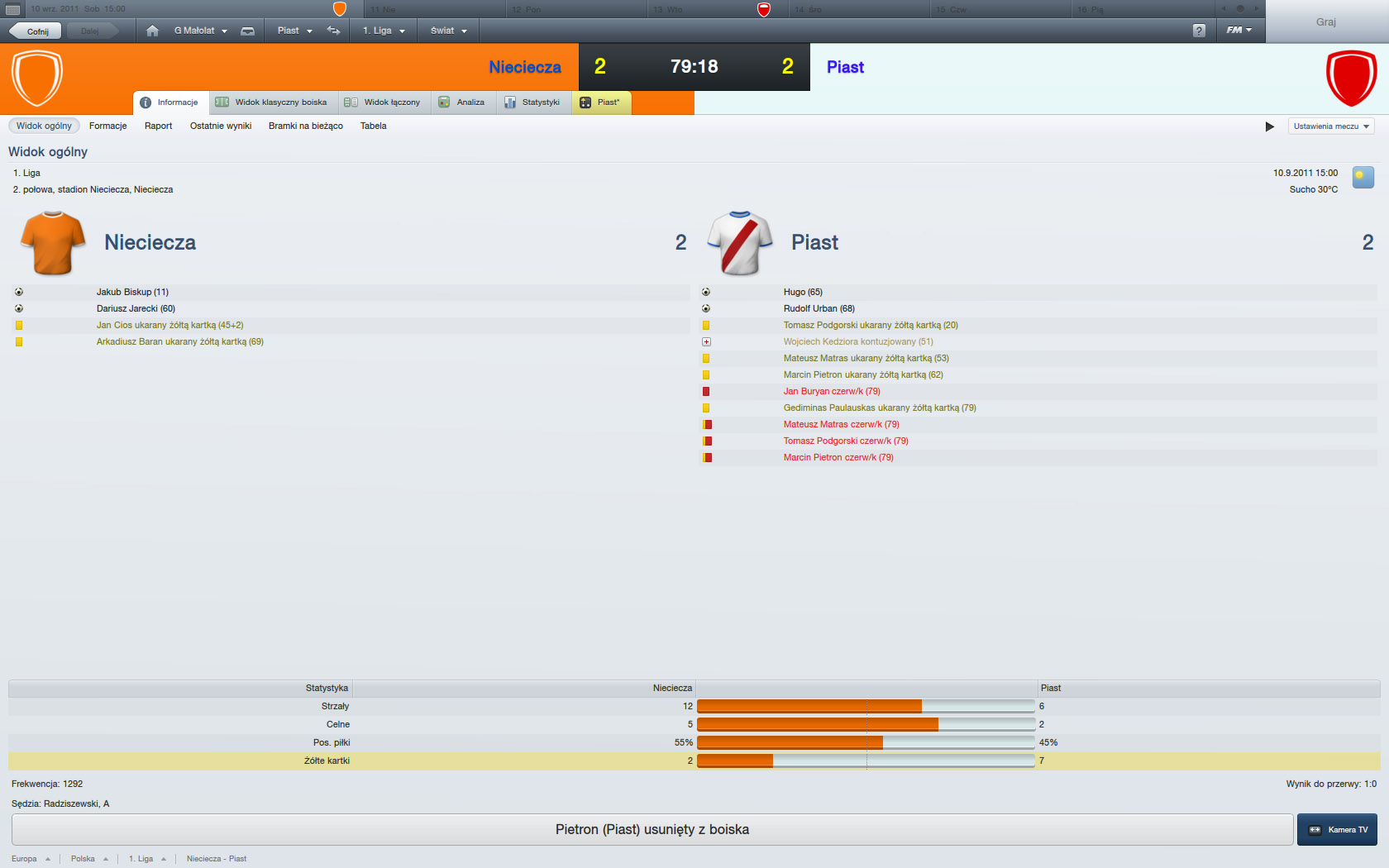Open the Analiza tab
The image size is (1389, 868).
(462, 103)
